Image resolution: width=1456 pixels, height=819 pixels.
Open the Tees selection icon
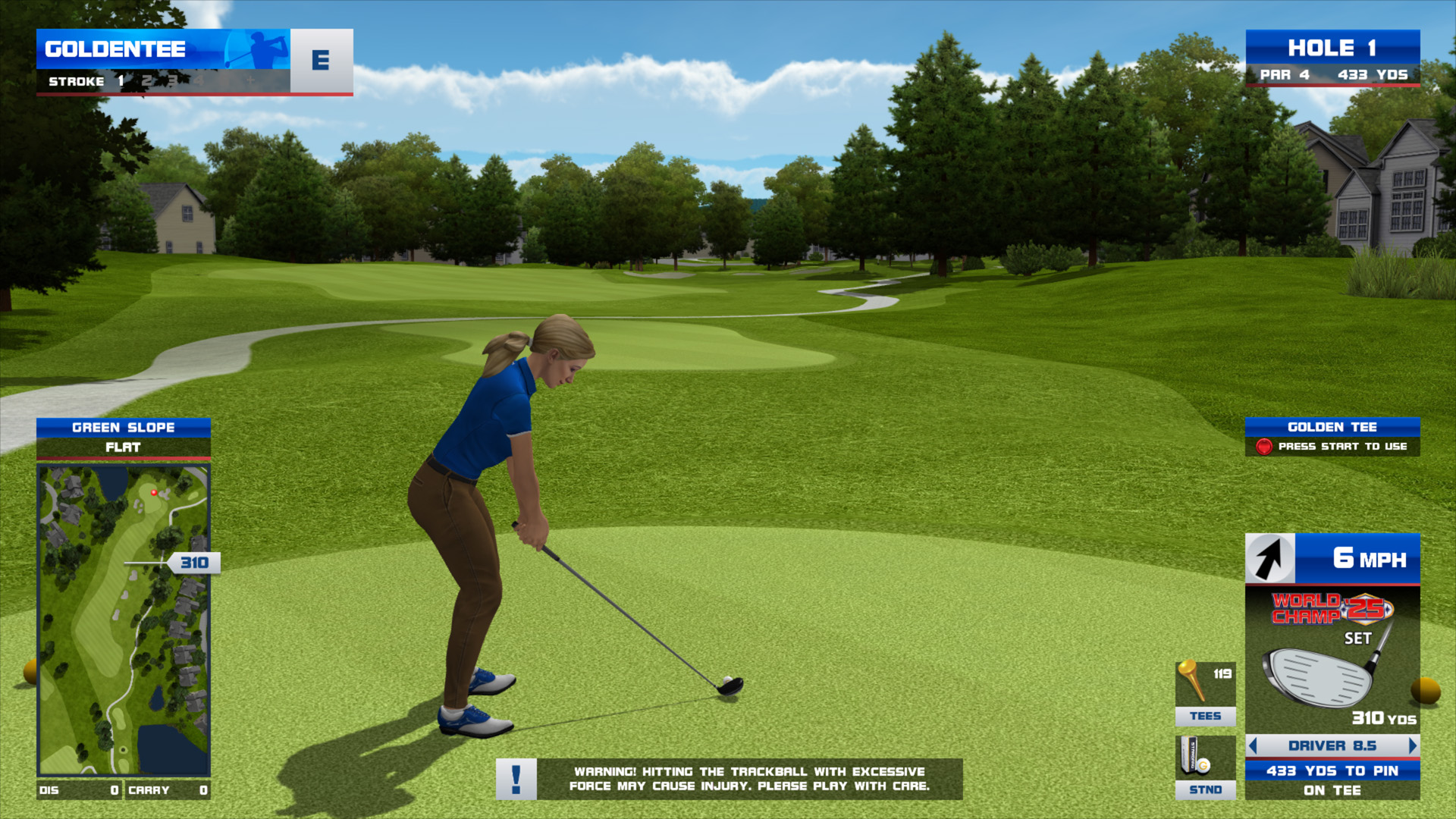[1205, 693]
